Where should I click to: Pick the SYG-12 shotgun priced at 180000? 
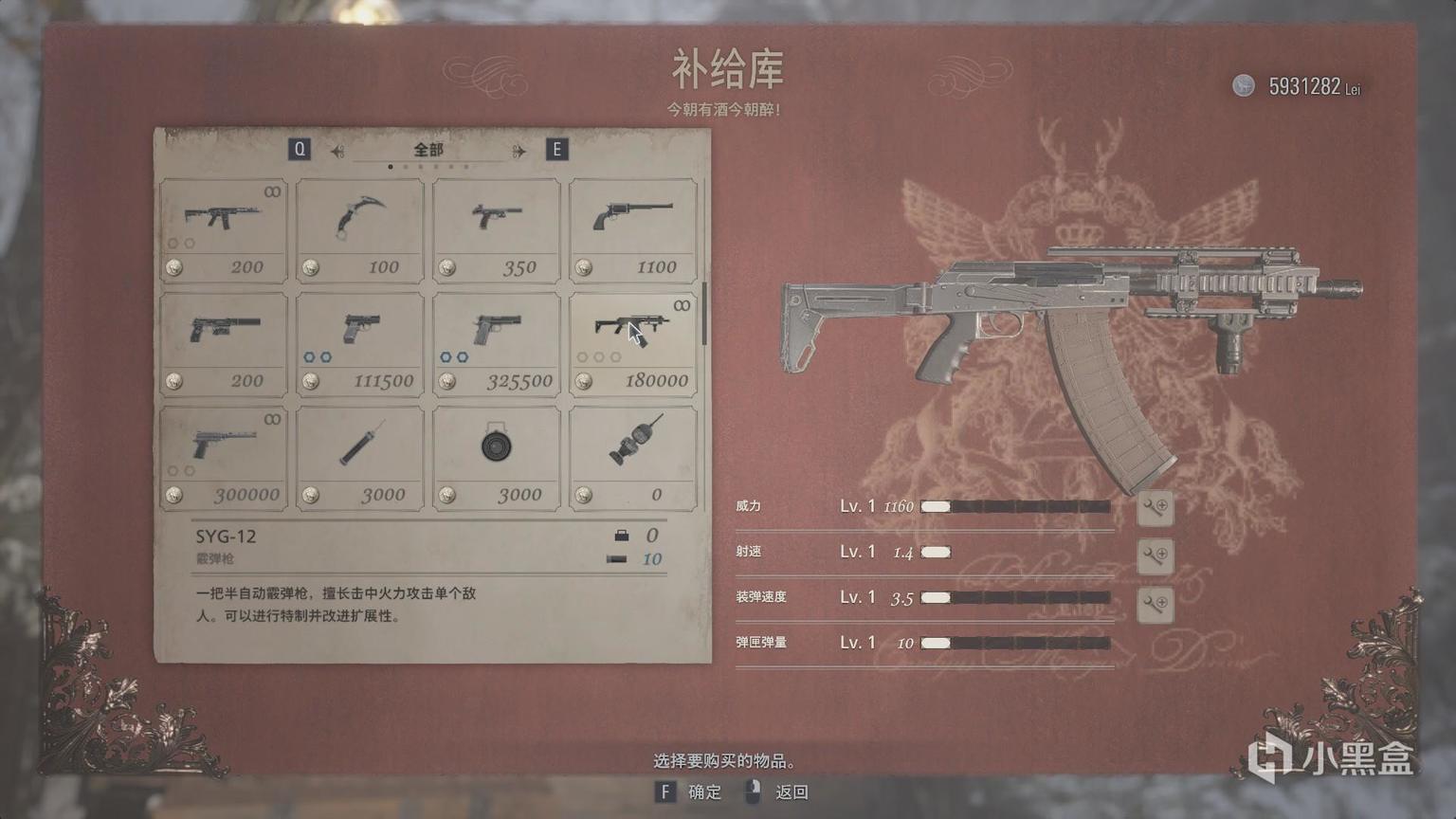click(x=633, y=344)
